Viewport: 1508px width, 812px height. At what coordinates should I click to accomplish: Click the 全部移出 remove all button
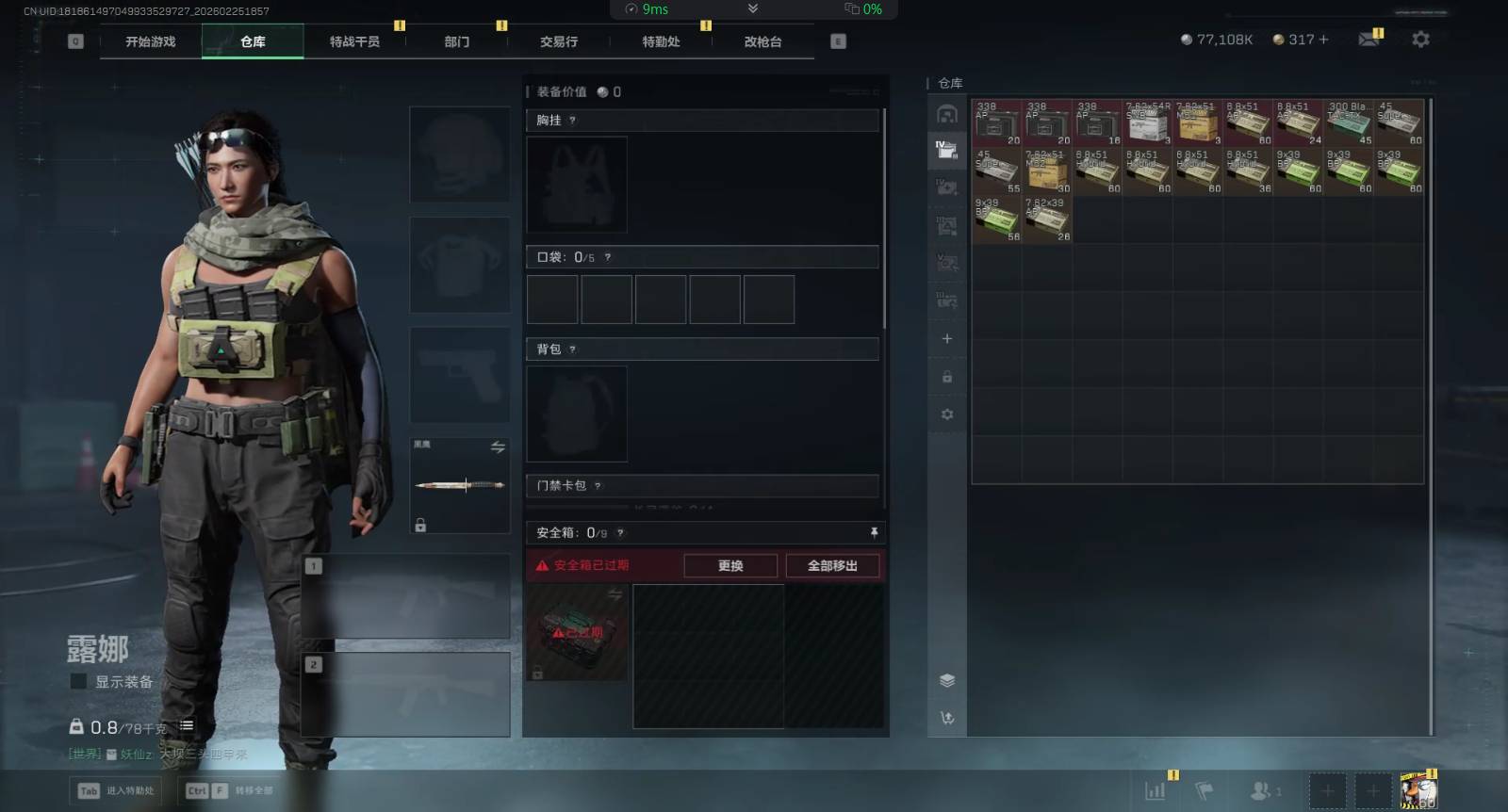(832, 565)
